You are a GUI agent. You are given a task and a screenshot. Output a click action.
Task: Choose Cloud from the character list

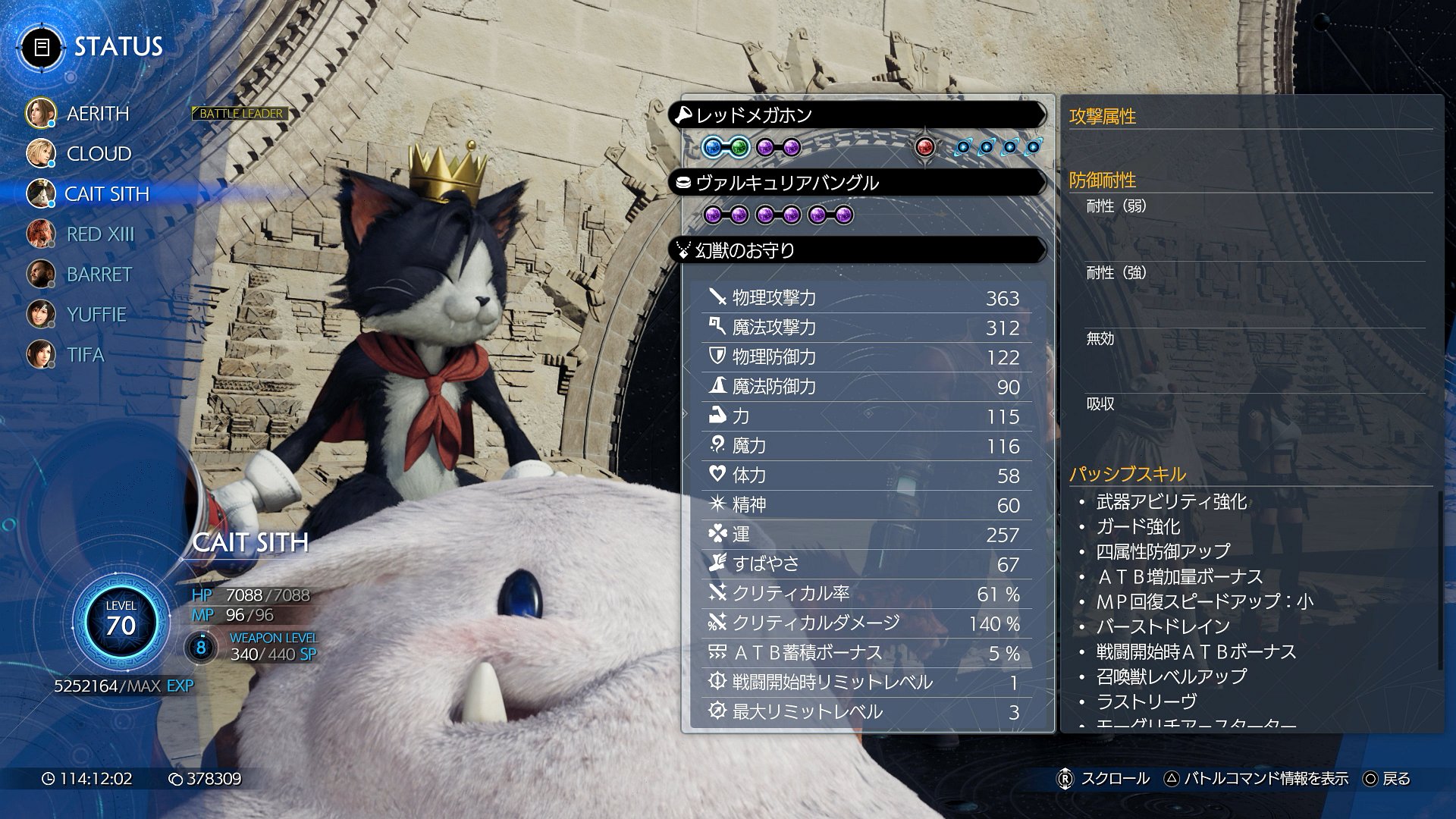(x=99, y=154)
